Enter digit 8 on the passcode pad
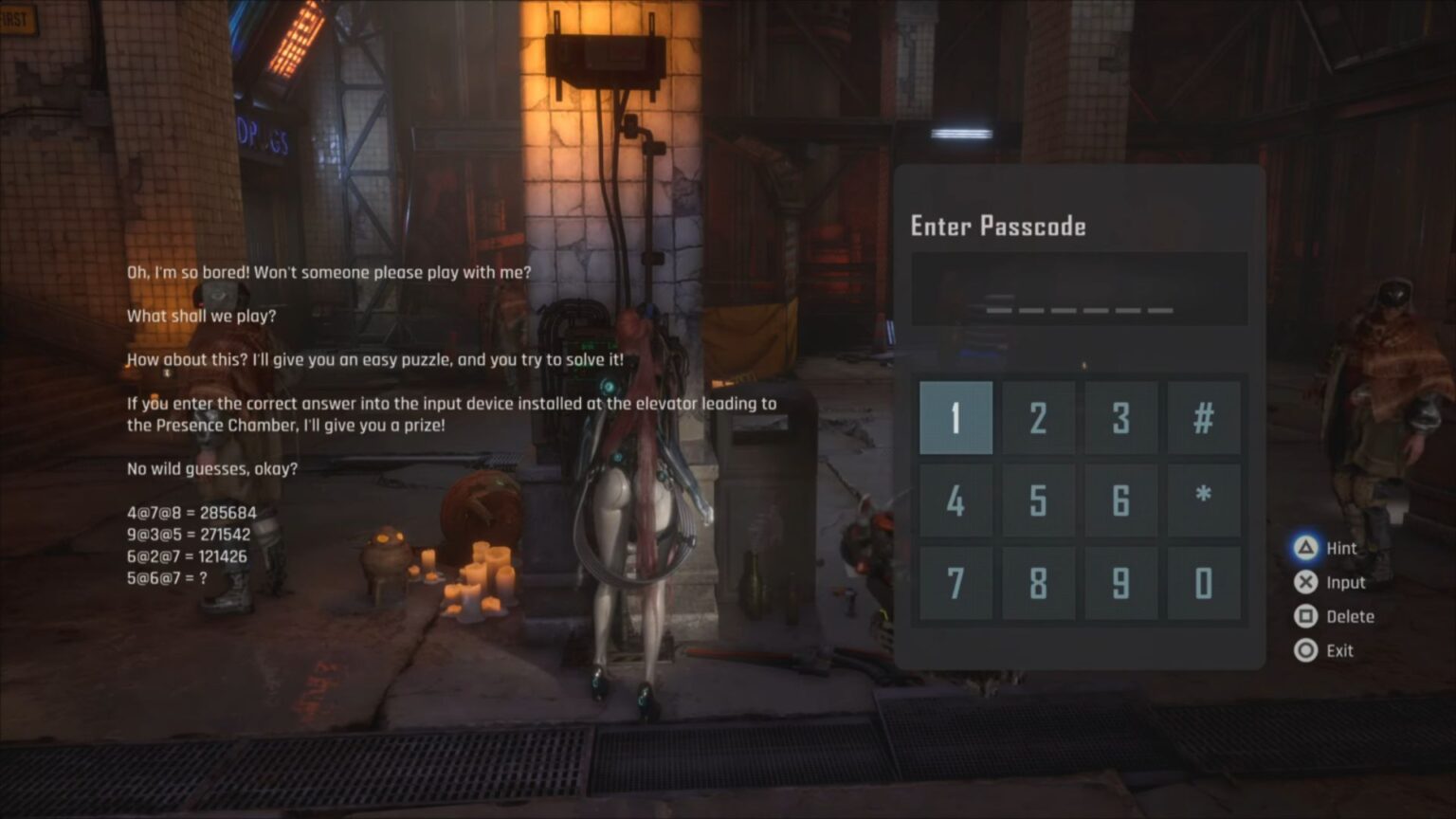The image size is (1456, 819). coord(1038,583)
